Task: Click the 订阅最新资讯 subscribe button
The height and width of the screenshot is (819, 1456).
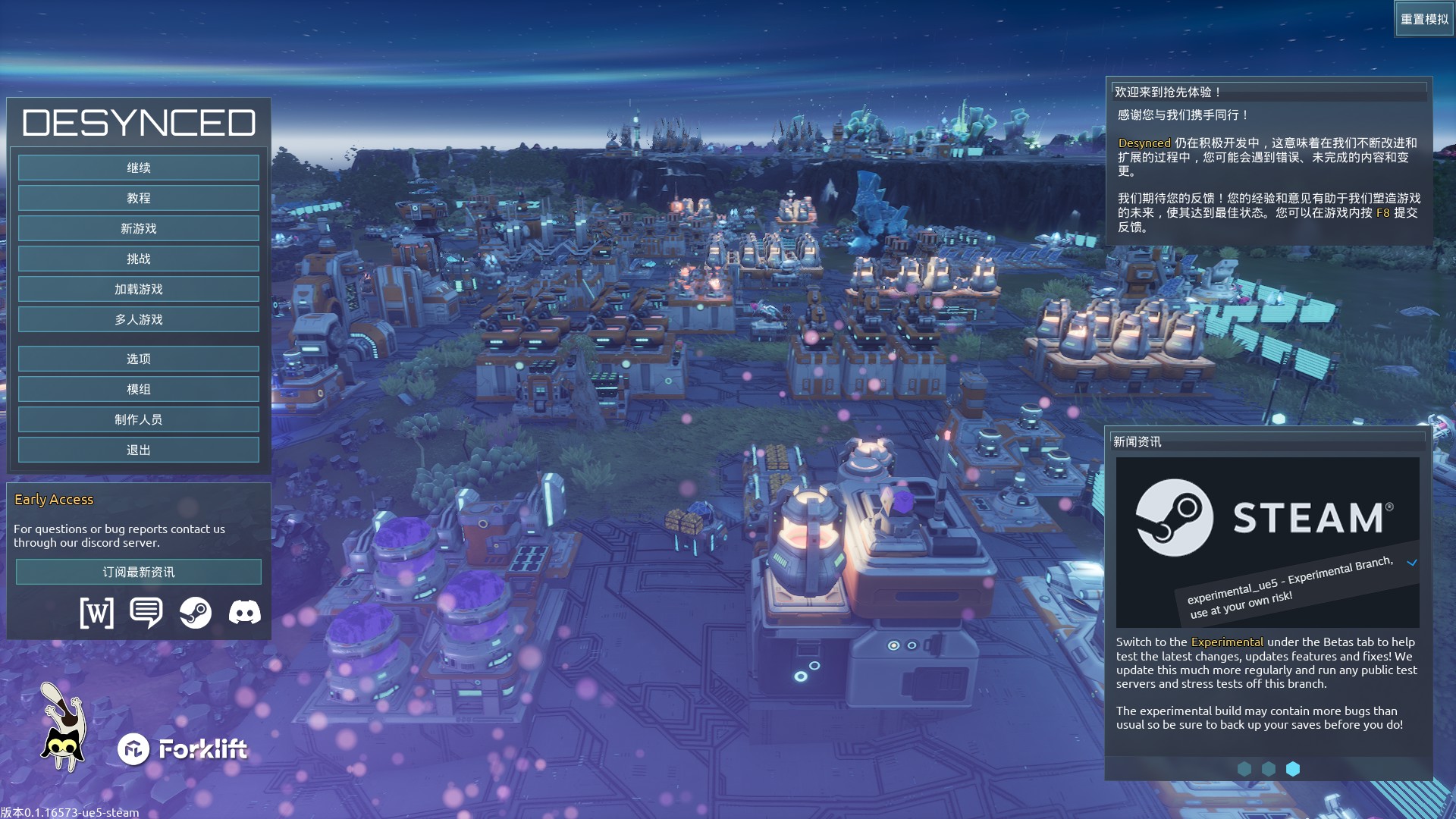Action: click(x=139, y=572)
